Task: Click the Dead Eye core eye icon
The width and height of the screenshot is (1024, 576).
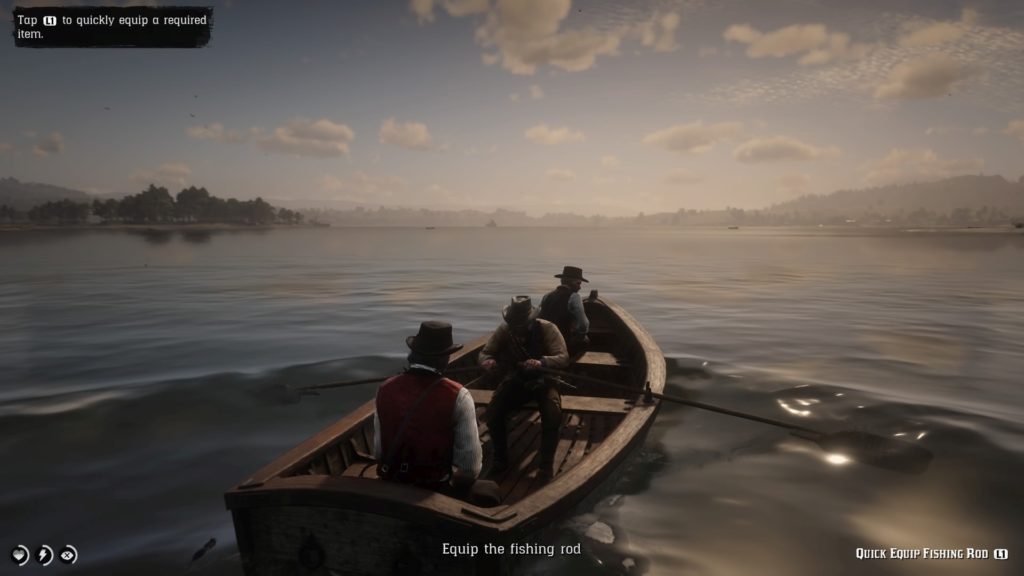Action: coord(68,555)
